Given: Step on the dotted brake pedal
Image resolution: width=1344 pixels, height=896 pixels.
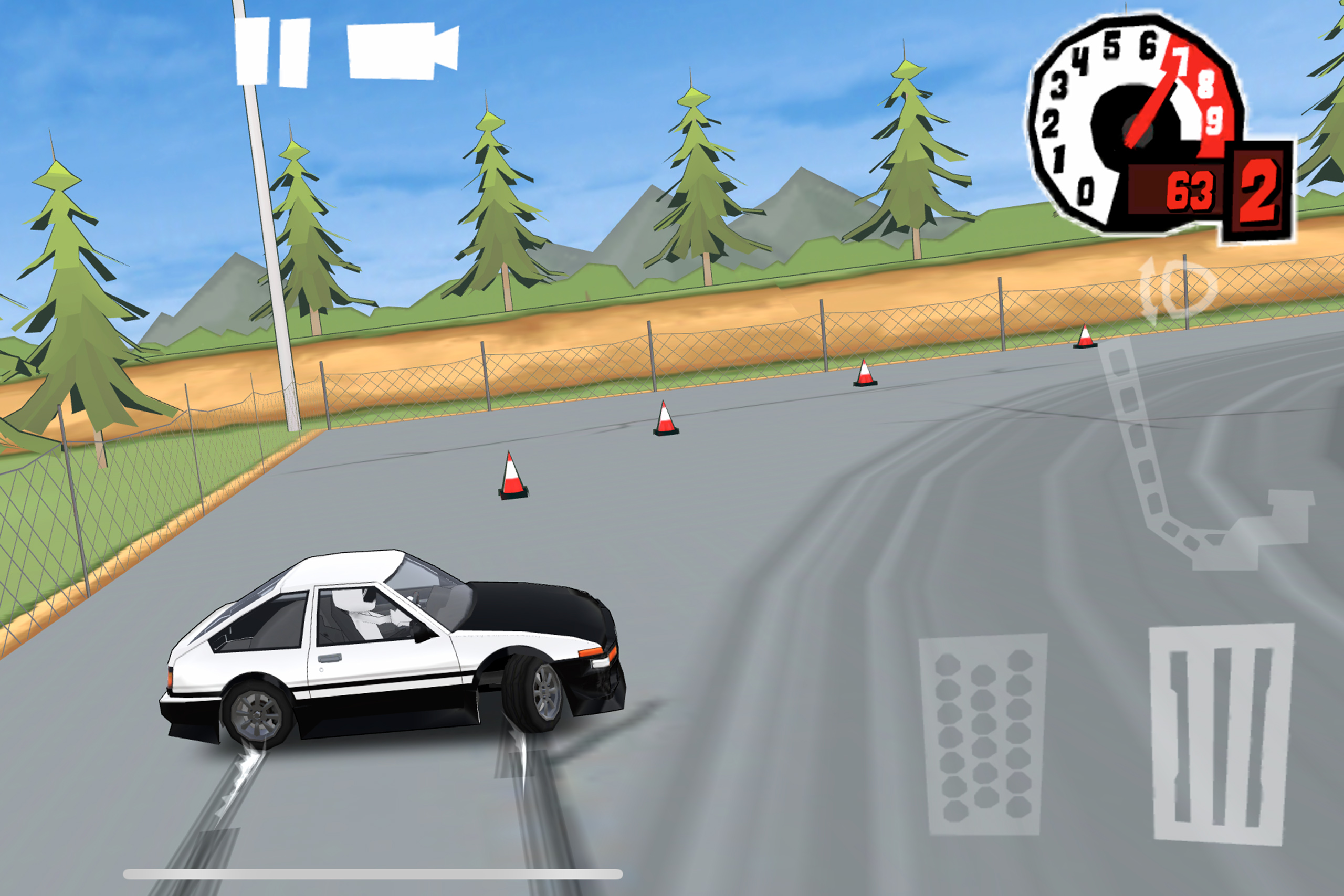Looking at the screenshot, I should pos(983,734).
